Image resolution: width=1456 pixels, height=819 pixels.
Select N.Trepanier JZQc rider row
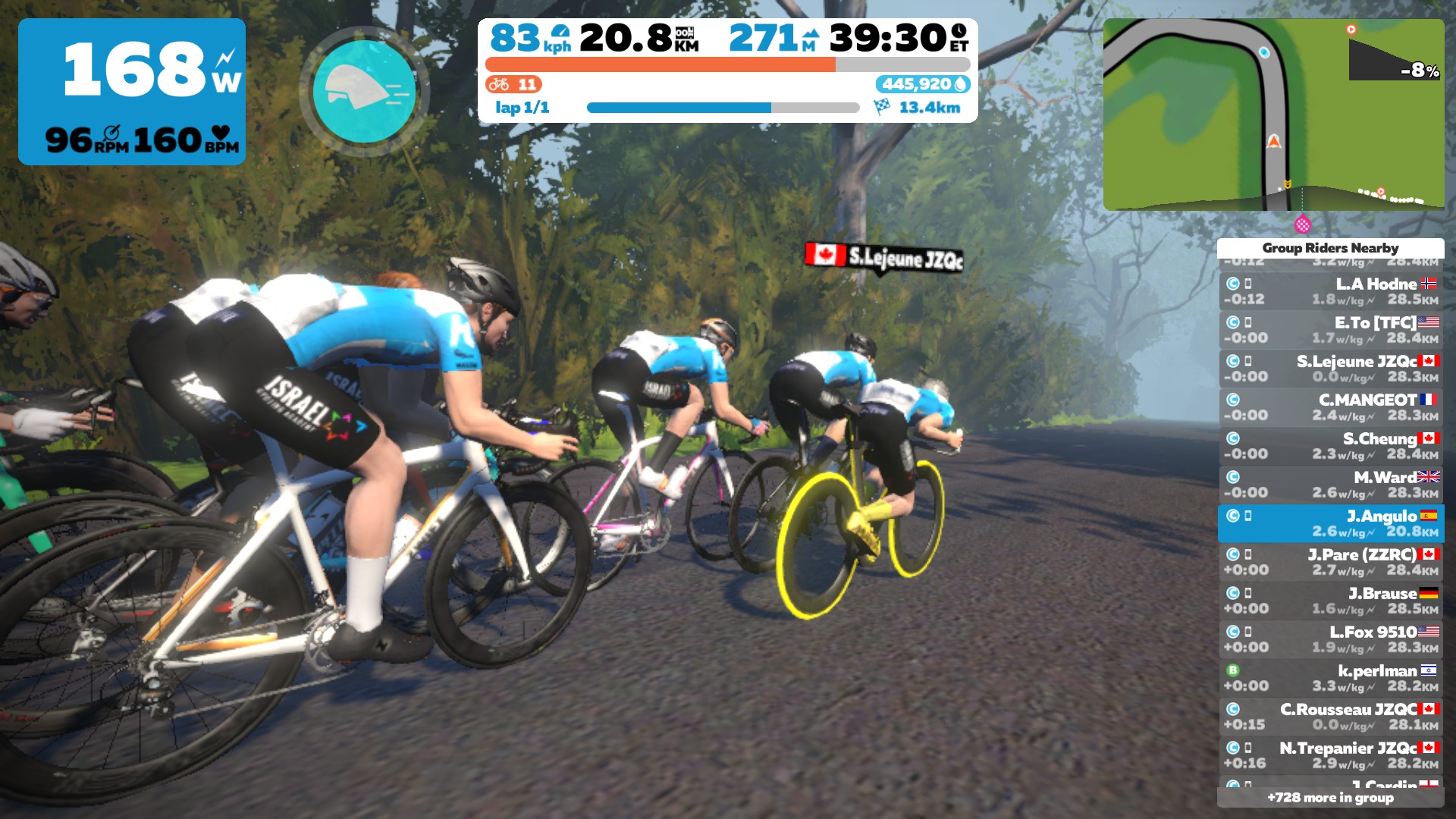click(1330, 755)
